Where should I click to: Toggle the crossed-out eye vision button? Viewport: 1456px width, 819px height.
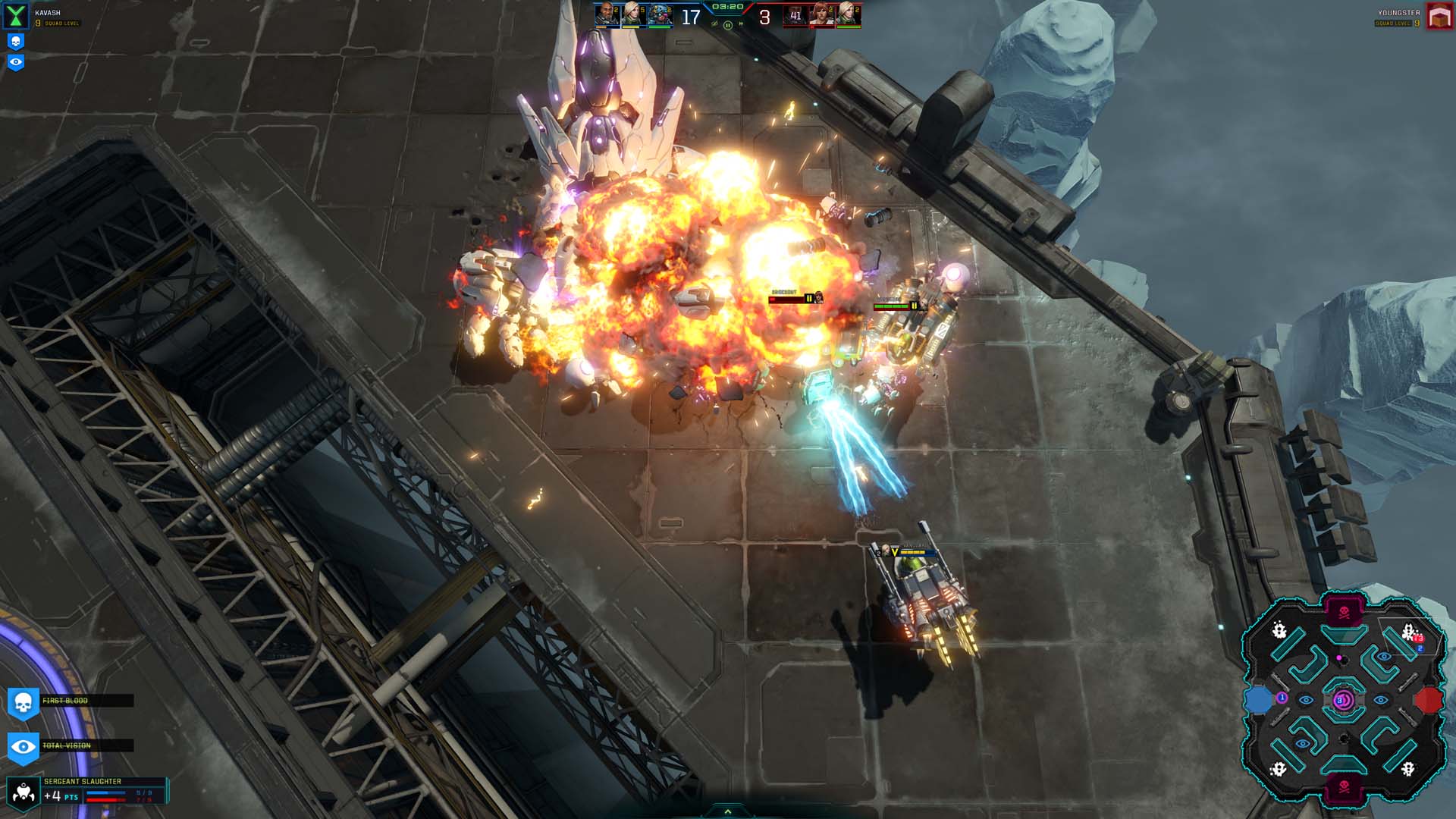click(x=714, y=24)
